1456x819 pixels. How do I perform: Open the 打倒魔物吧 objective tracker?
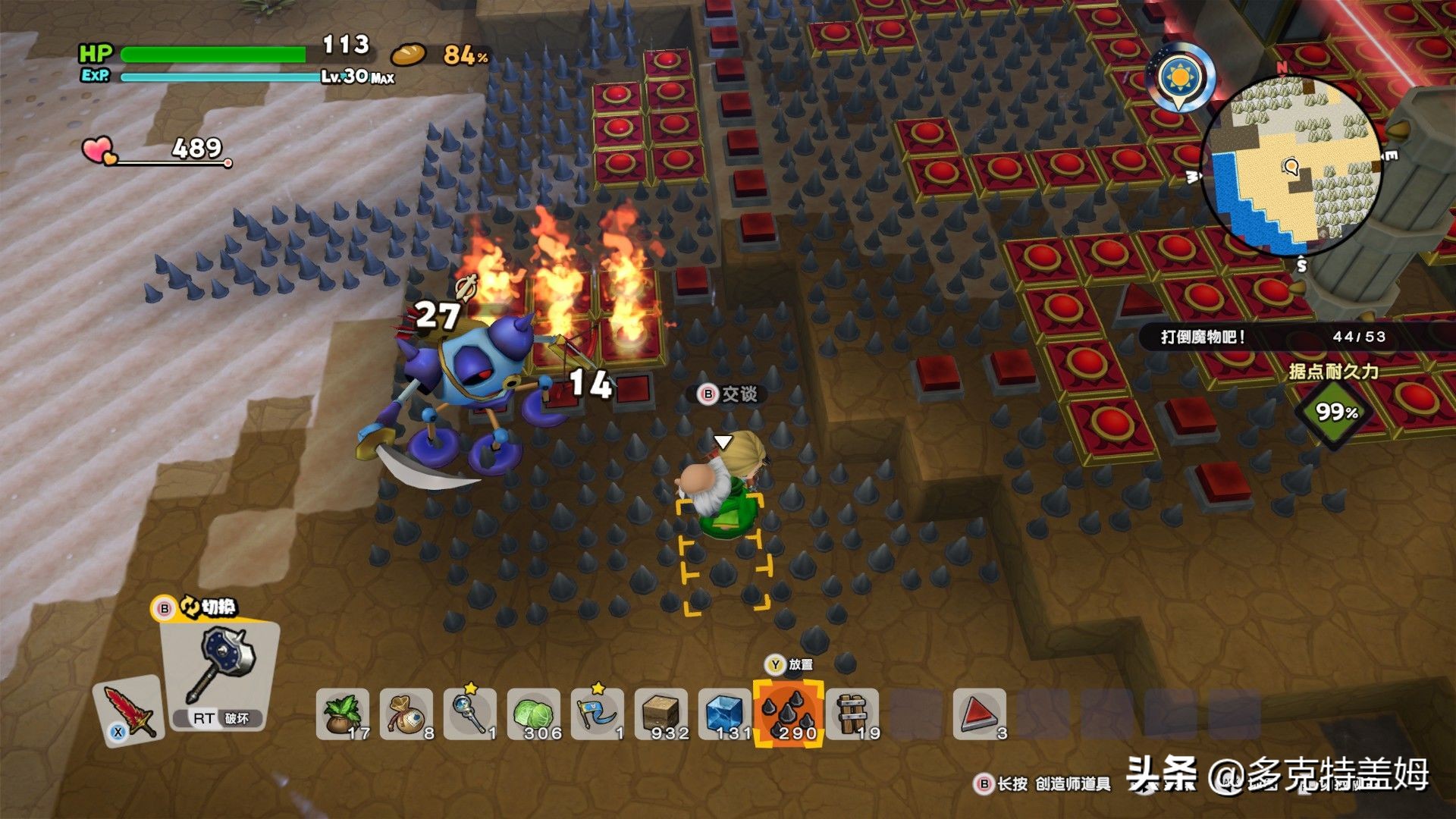(1274, 337)
